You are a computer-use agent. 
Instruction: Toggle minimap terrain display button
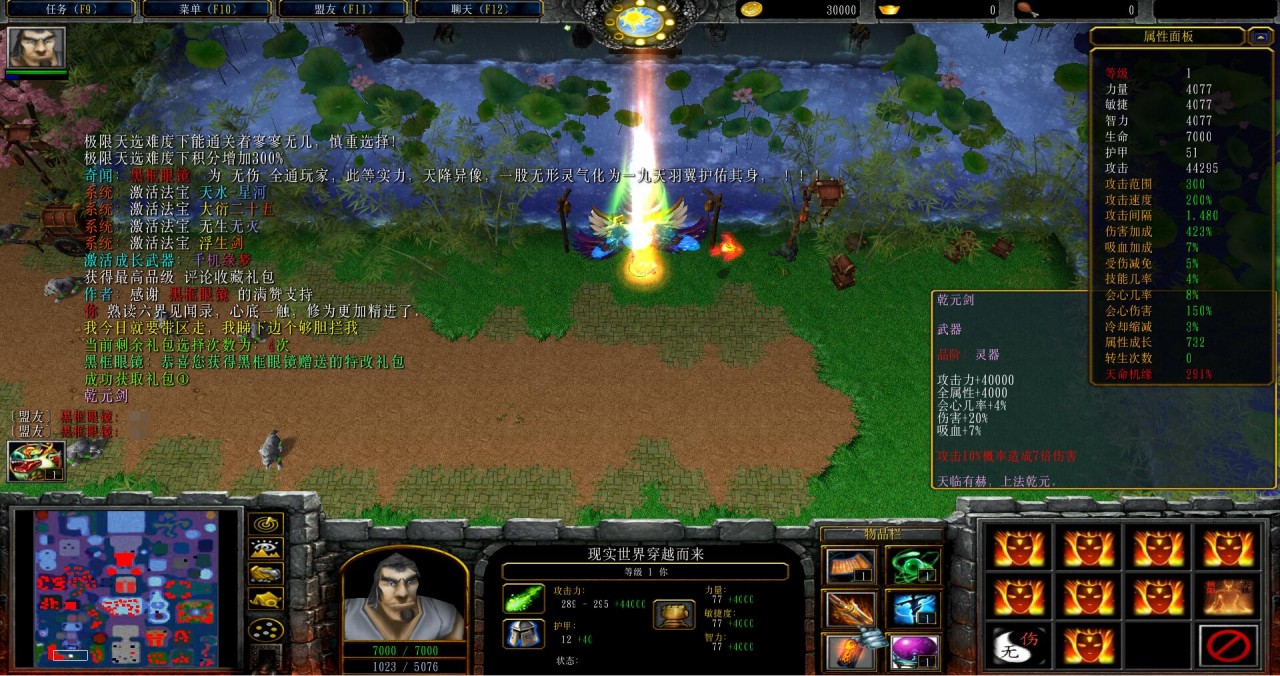point(265,548)
